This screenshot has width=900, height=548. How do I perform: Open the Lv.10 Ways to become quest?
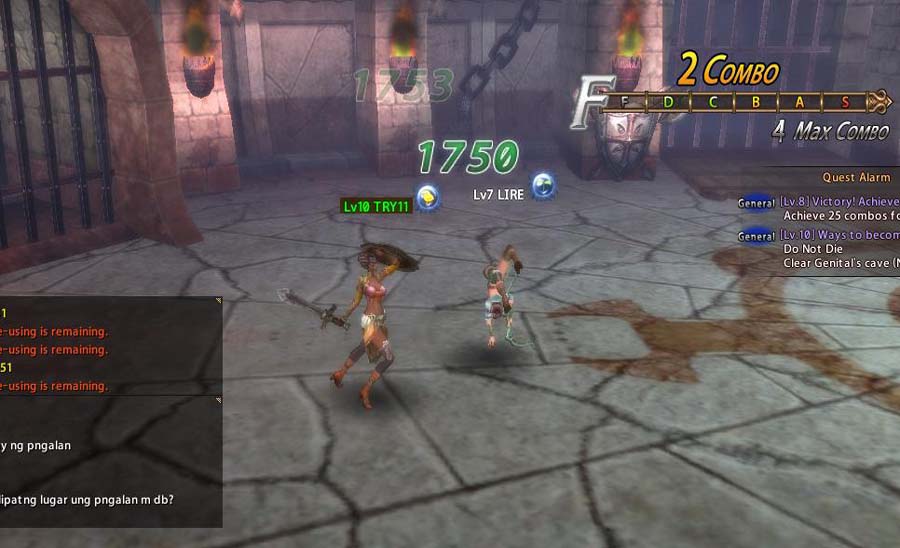pyautogui.click(x=838, y=236)
